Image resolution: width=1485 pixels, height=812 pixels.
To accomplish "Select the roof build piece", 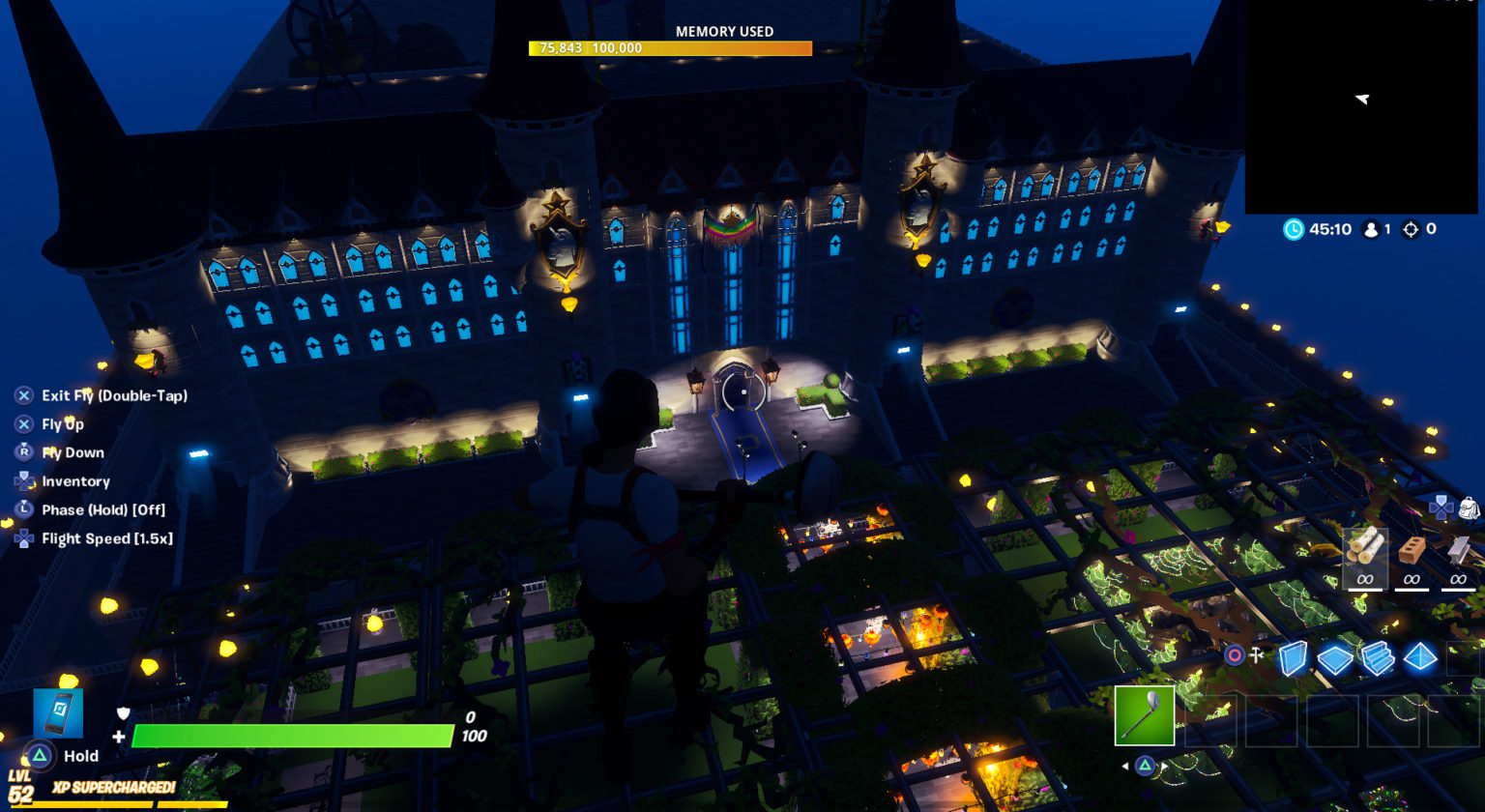I will pos(1419,657).
